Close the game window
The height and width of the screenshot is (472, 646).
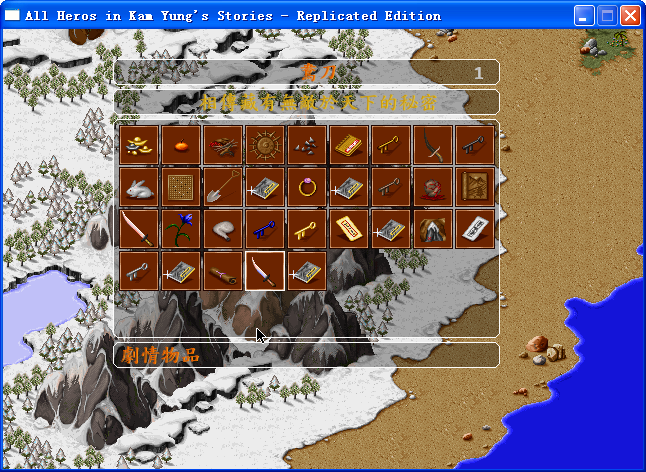[630, 16]
